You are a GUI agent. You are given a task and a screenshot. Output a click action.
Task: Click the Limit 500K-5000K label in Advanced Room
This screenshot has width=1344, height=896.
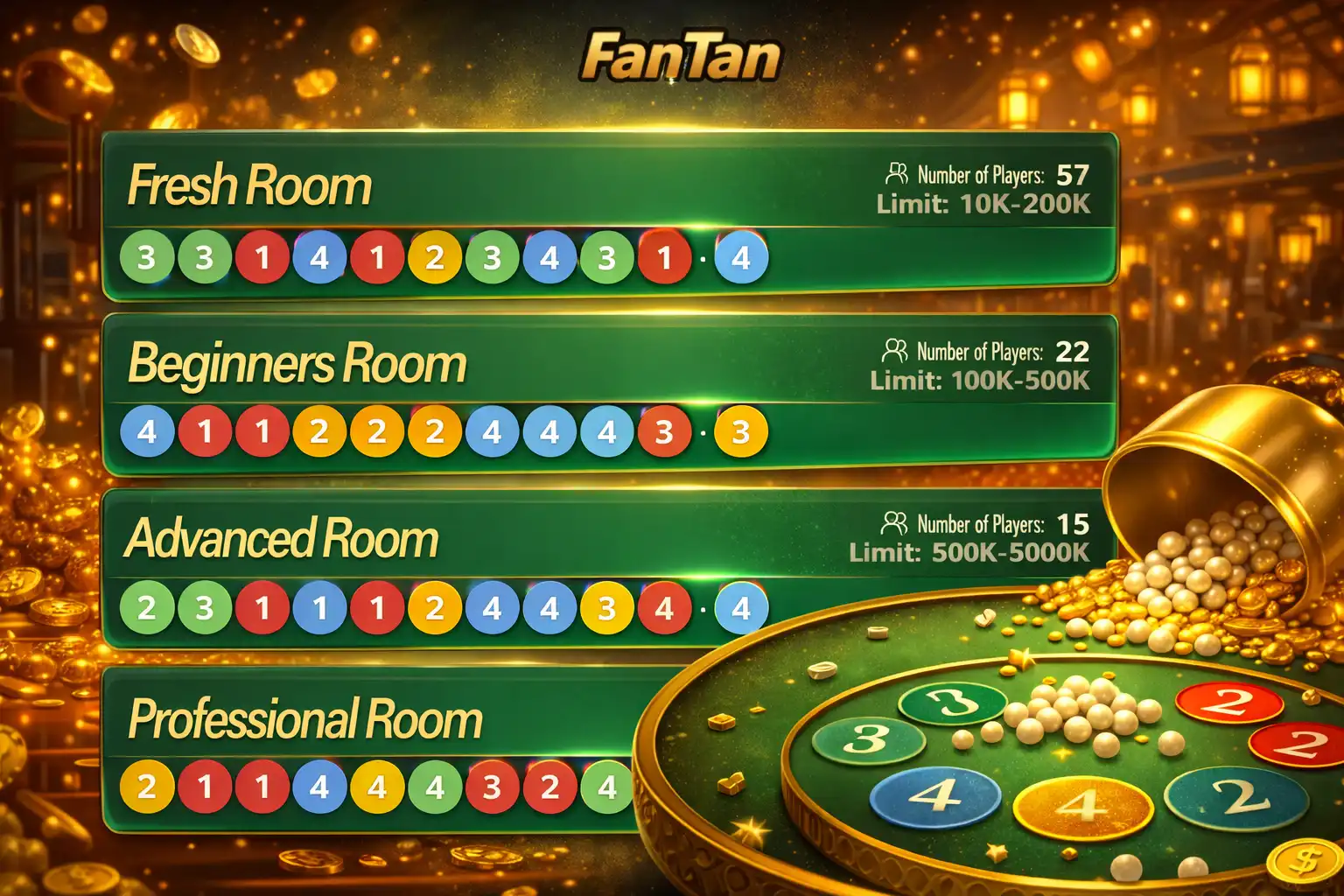pyautogui.click(x=967, y=551)
